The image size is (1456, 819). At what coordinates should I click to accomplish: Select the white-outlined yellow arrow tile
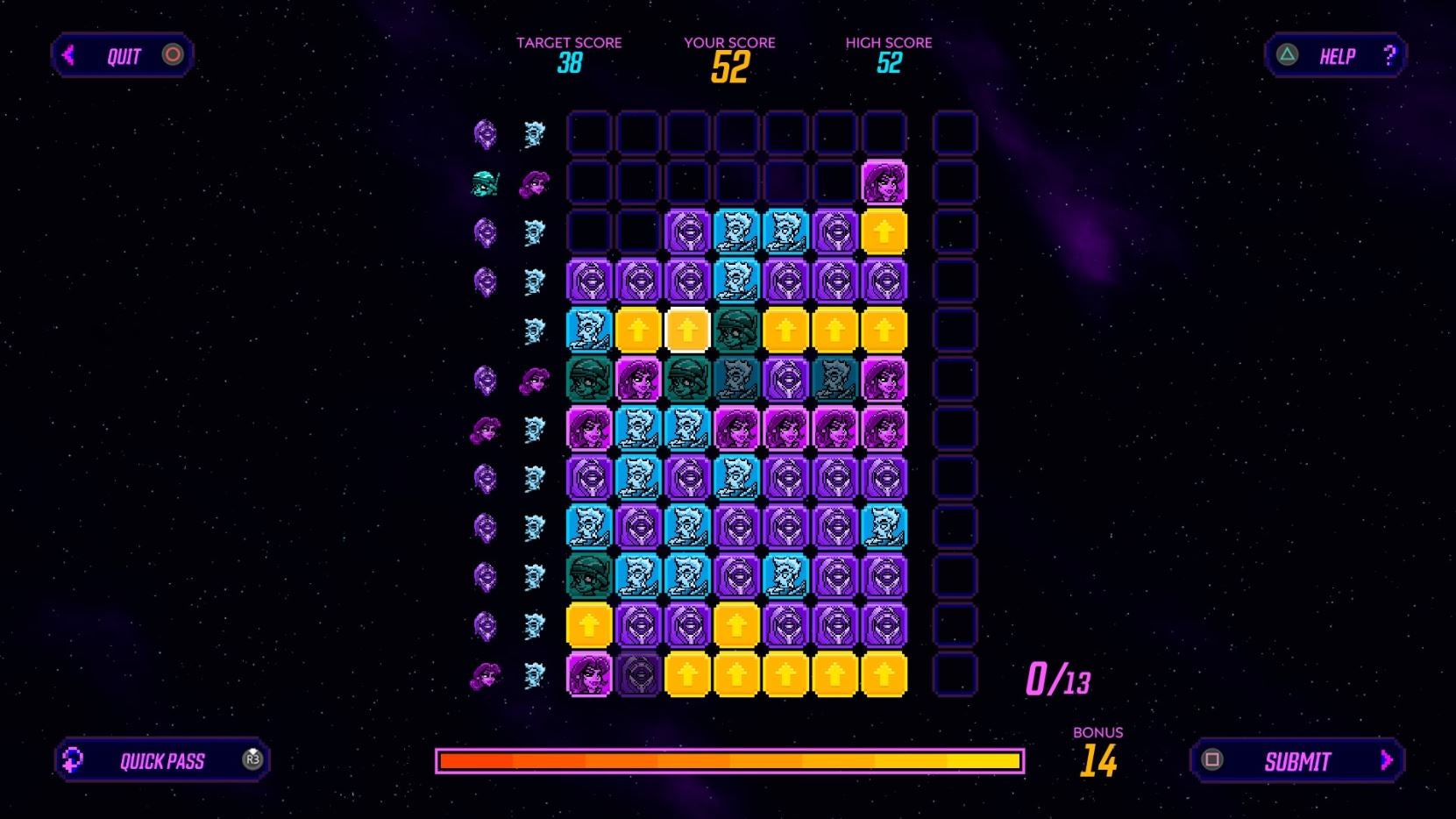pos(687,331)
